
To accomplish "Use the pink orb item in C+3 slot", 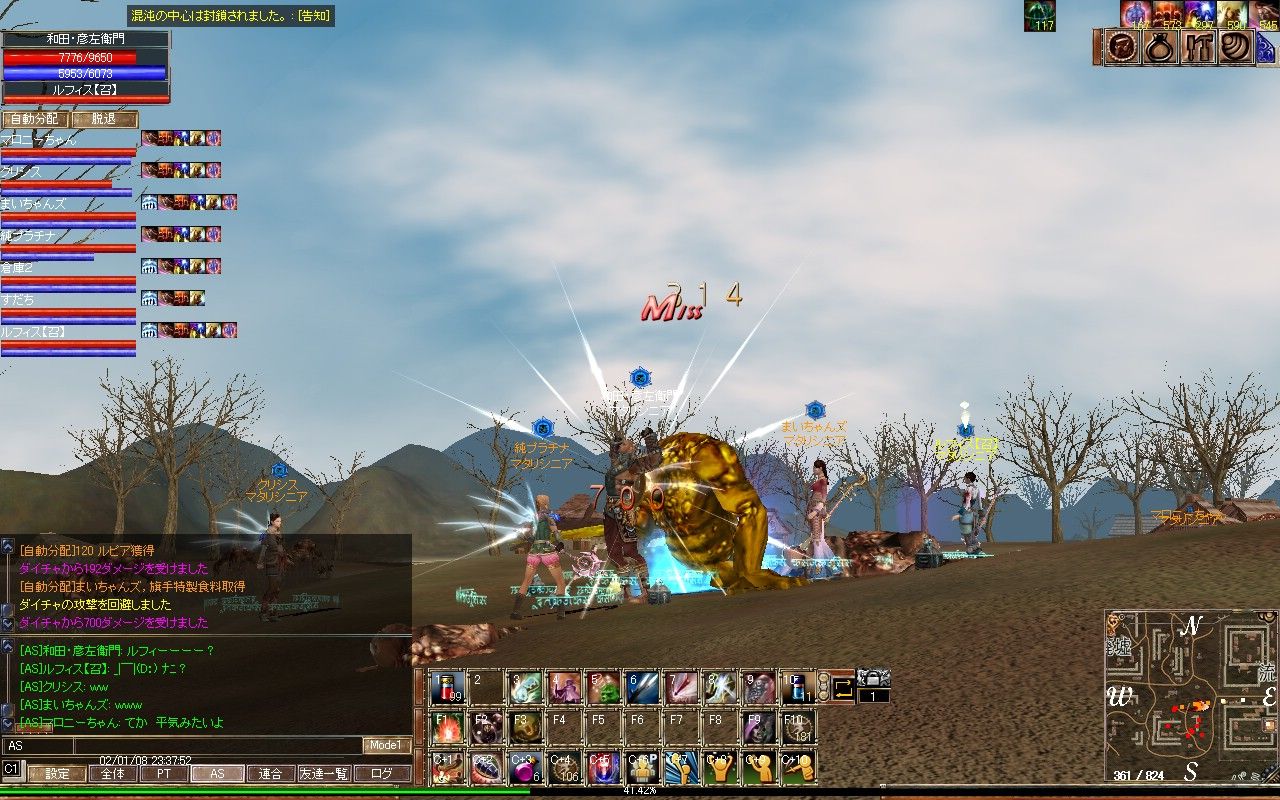I will (x=524, y=767).
